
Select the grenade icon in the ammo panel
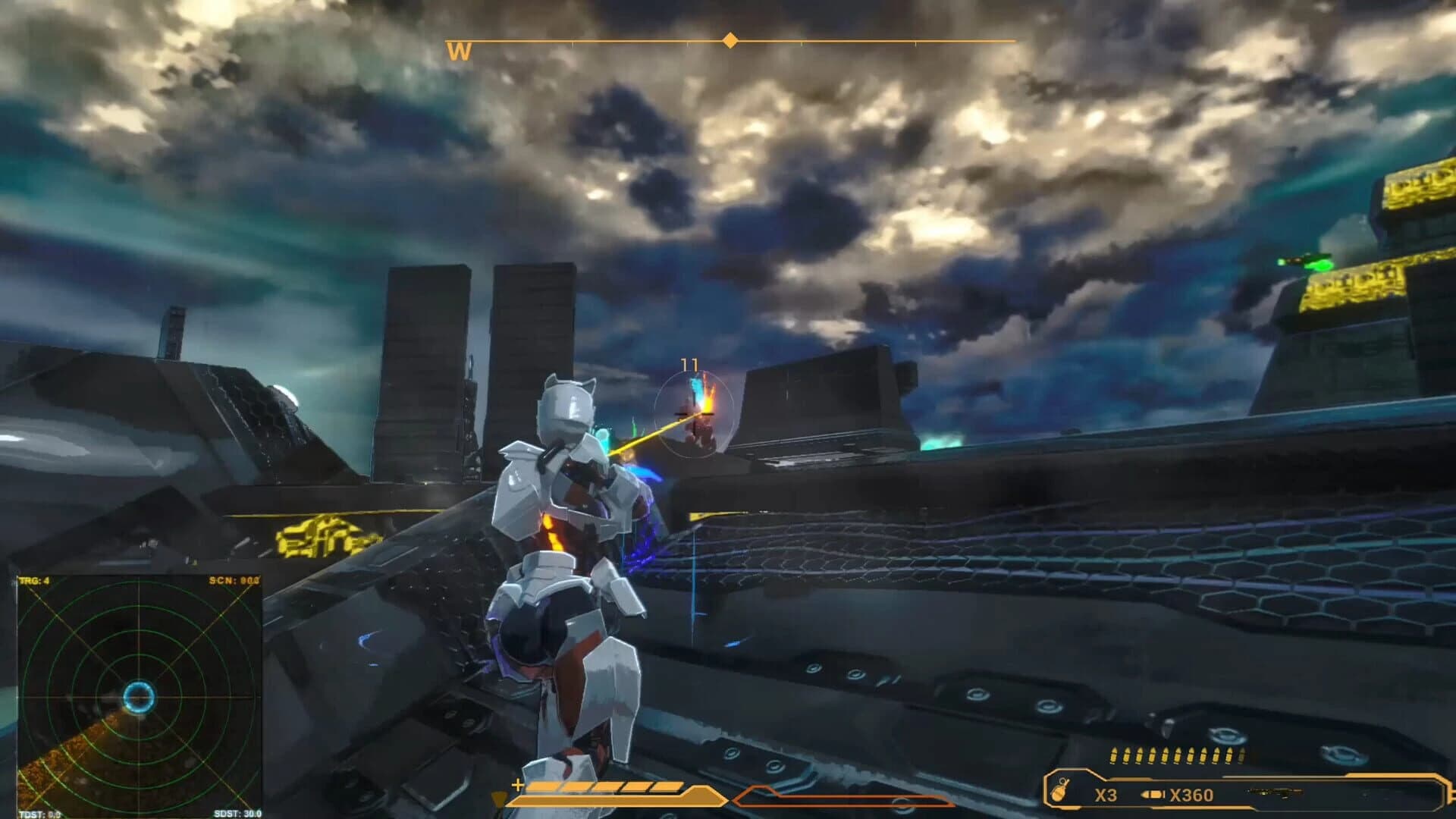(x=1059, y=791)
